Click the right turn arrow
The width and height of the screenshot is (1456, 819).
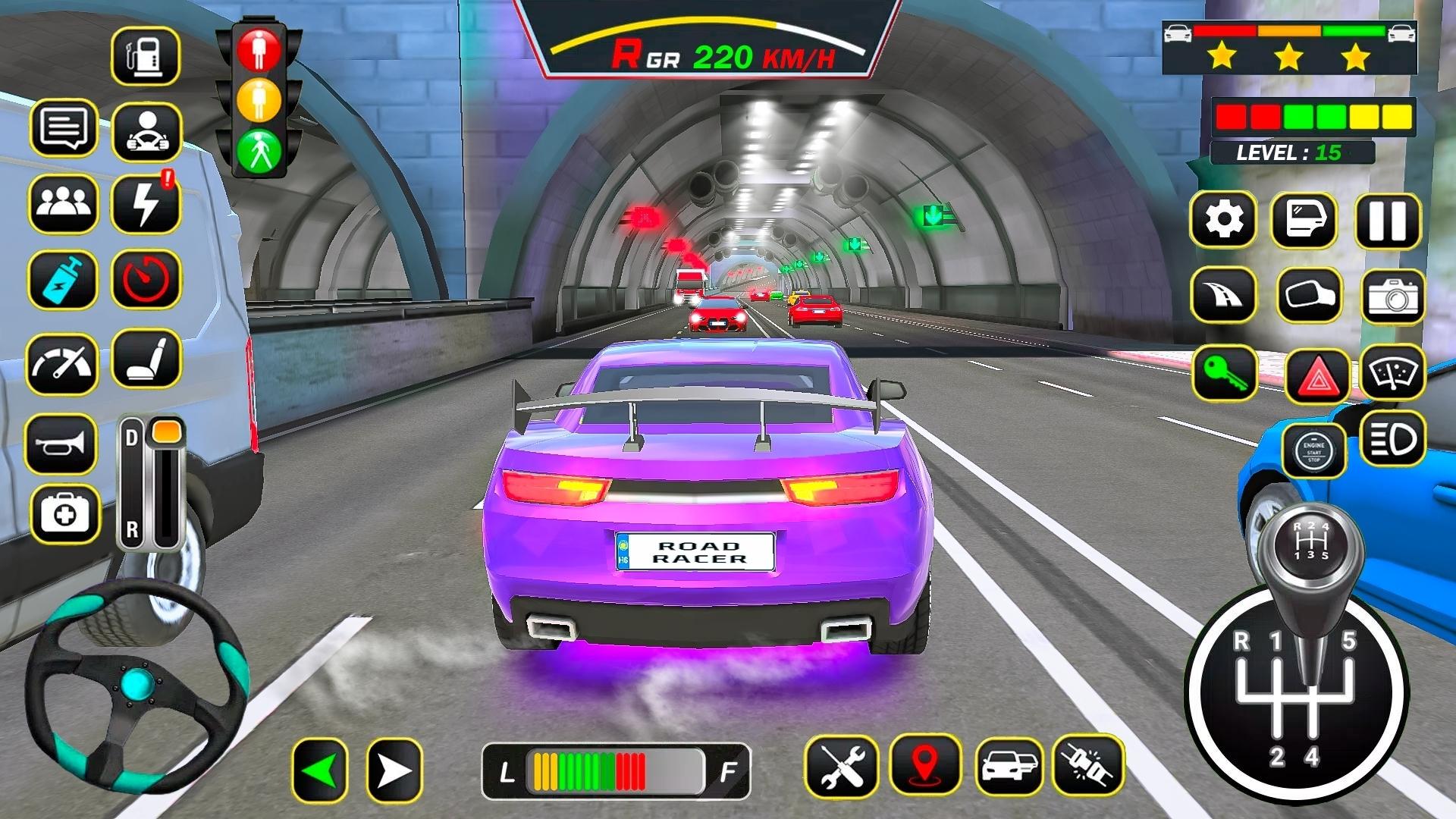click(x=394, y=771)
